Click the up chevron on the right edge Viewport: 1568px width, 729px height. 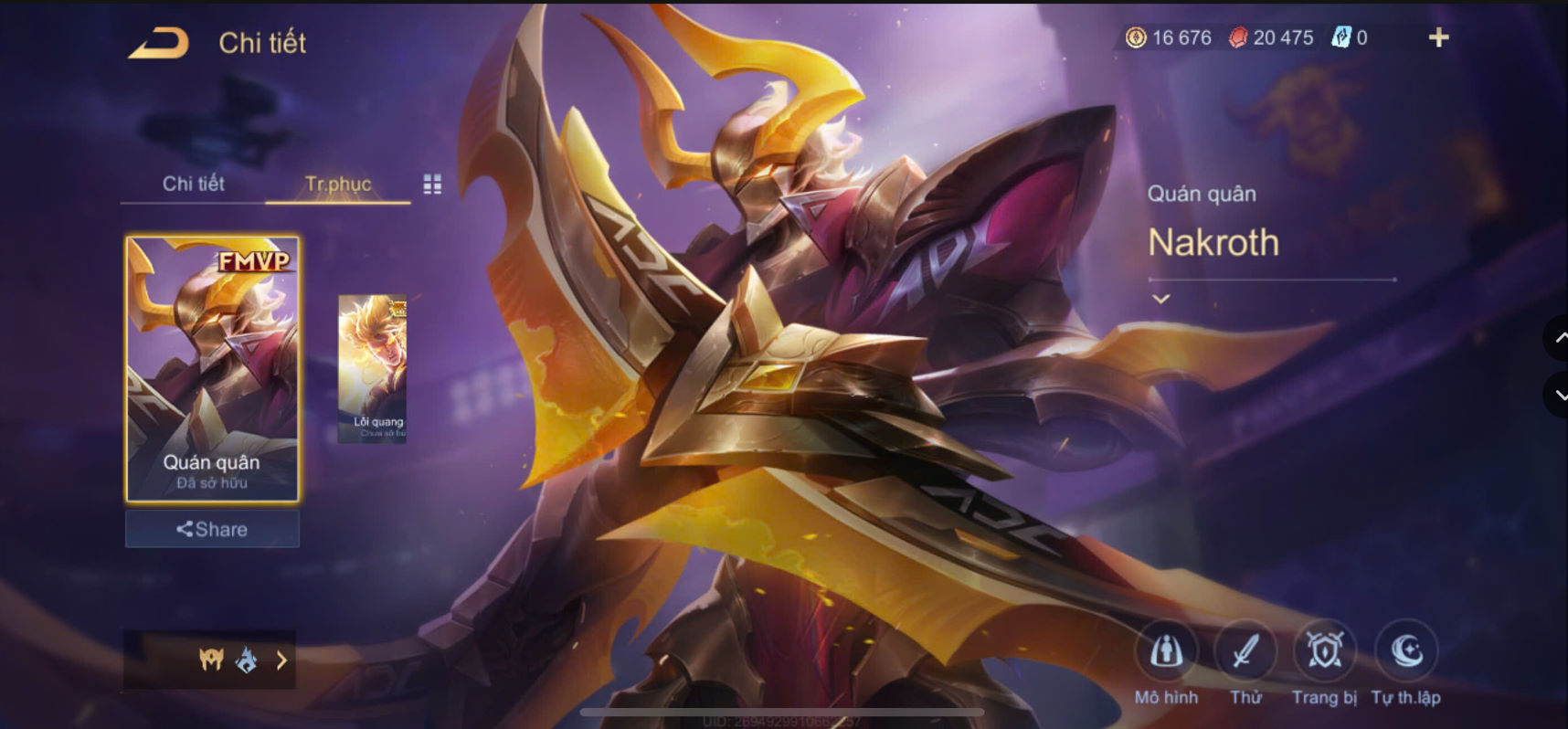1560,336
